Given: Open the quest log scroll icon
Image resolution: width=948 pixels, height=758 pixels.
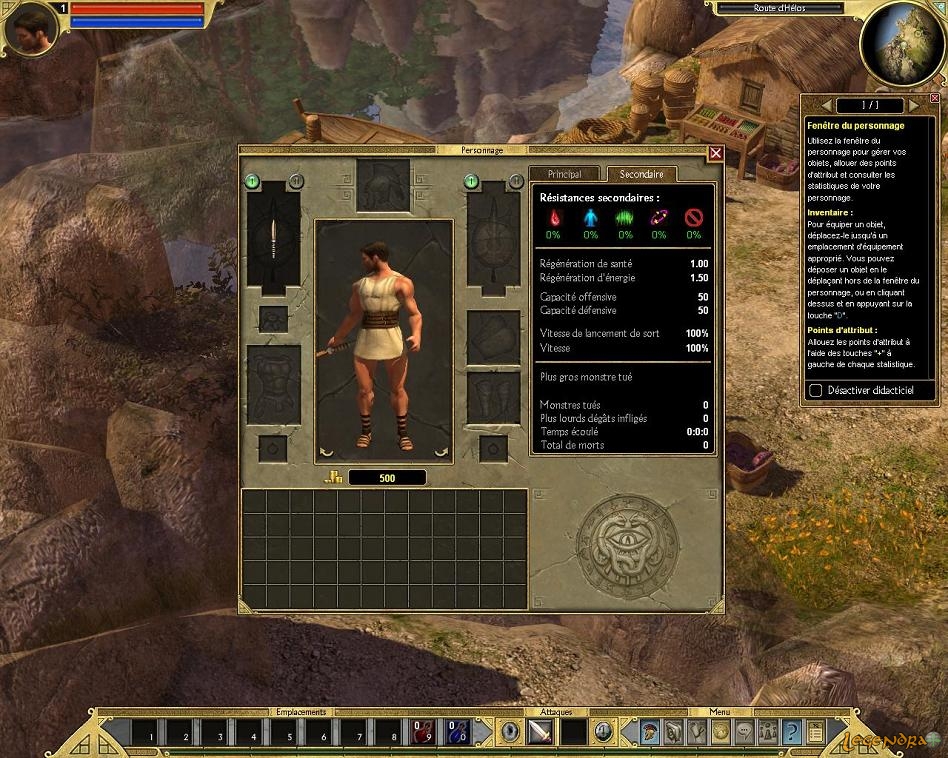Looking at the screenshot, I should [x=815, y=732].
